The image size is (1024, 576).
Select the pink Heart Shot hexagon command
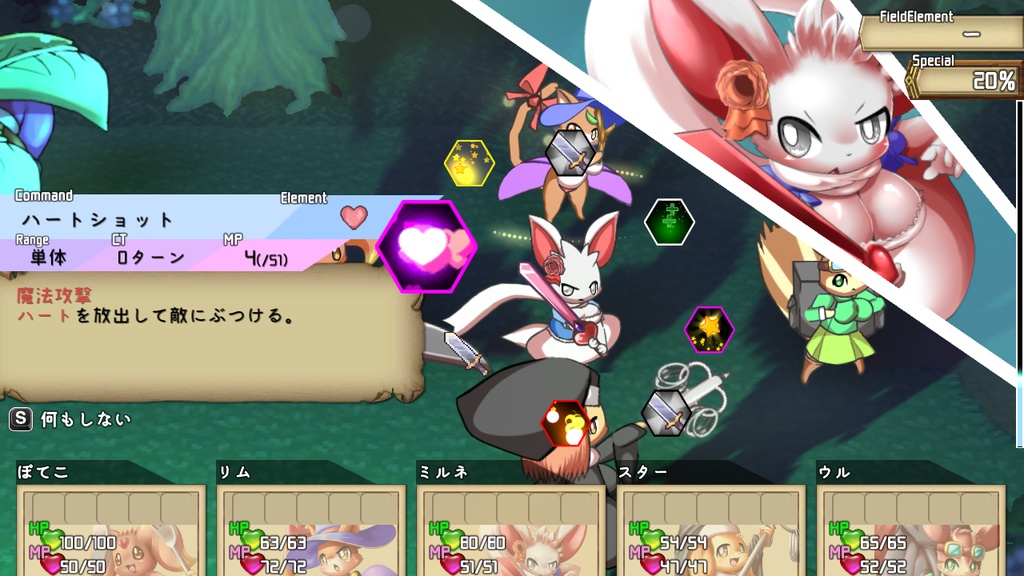tap(427, 247)
